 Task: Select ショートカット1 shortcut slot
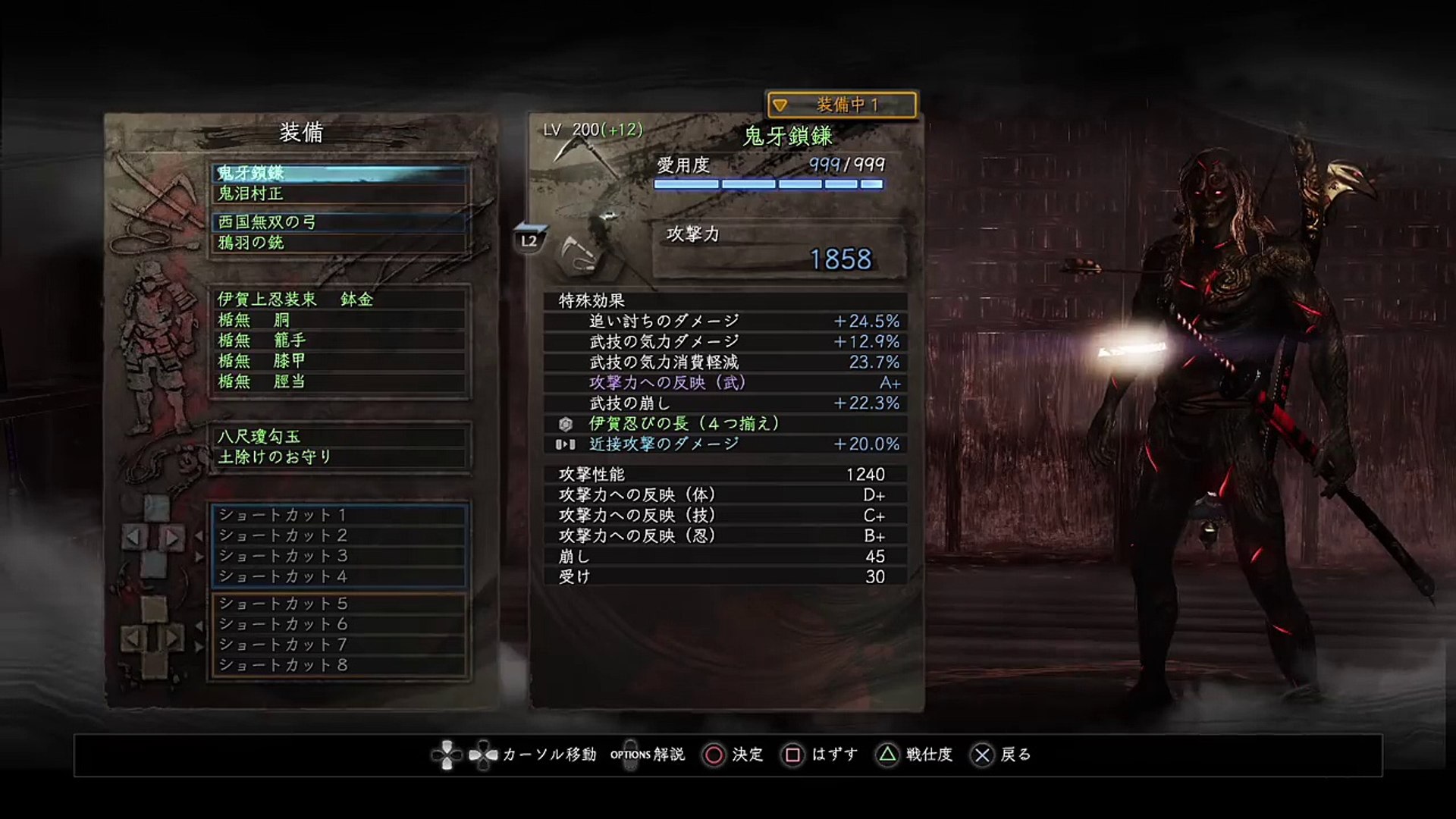click(x=339, y=515)
